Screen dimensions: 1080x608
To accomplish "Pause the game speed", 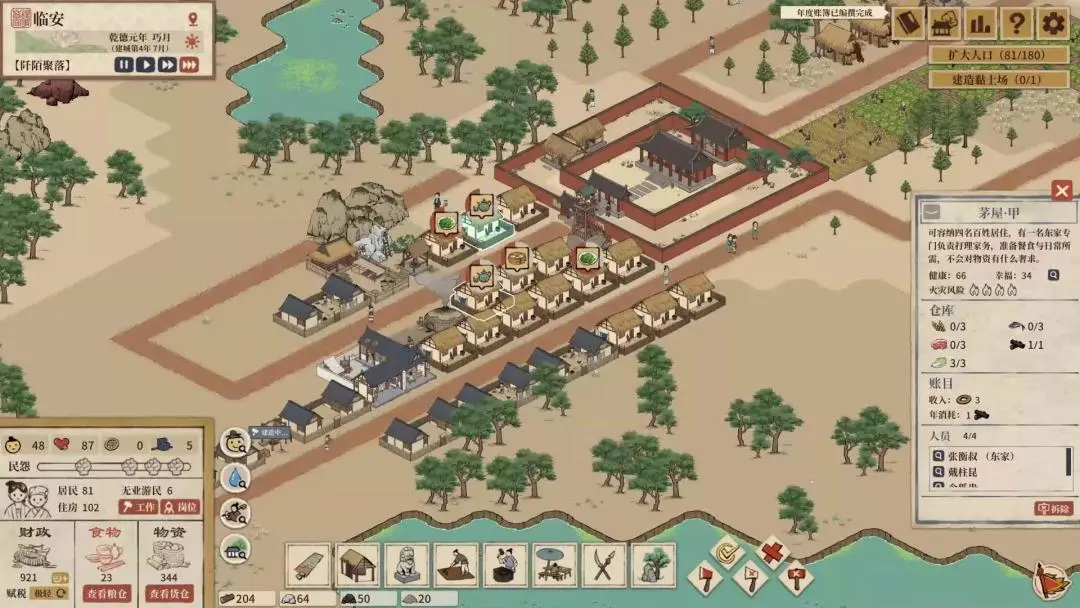I will click(123, 65).
